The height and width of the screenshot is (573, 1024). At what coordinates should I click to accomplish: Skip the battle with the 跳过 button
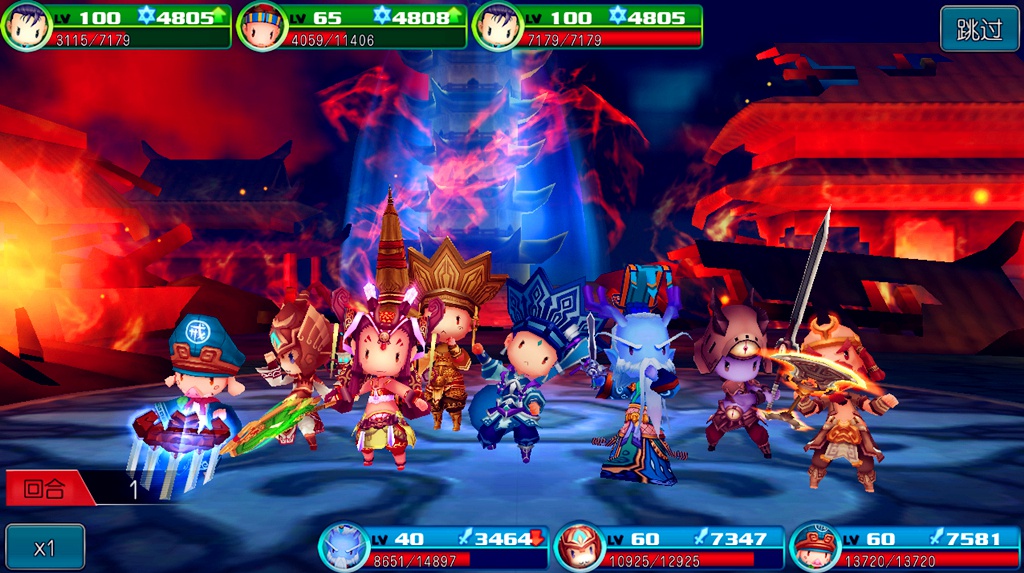(x=979, y=29)
